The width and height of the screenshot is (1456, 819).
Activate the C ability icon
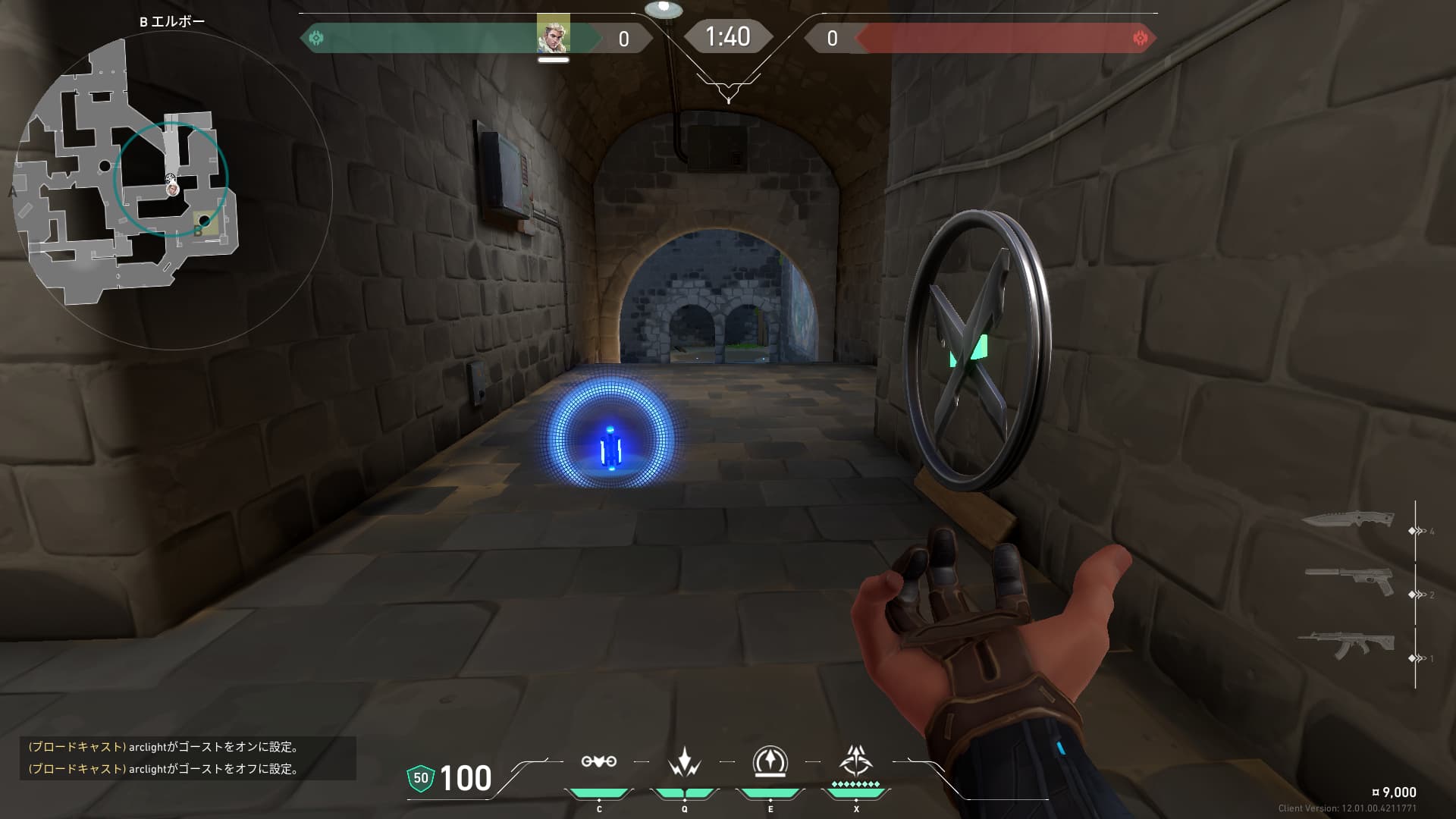[x=598, y=762]
